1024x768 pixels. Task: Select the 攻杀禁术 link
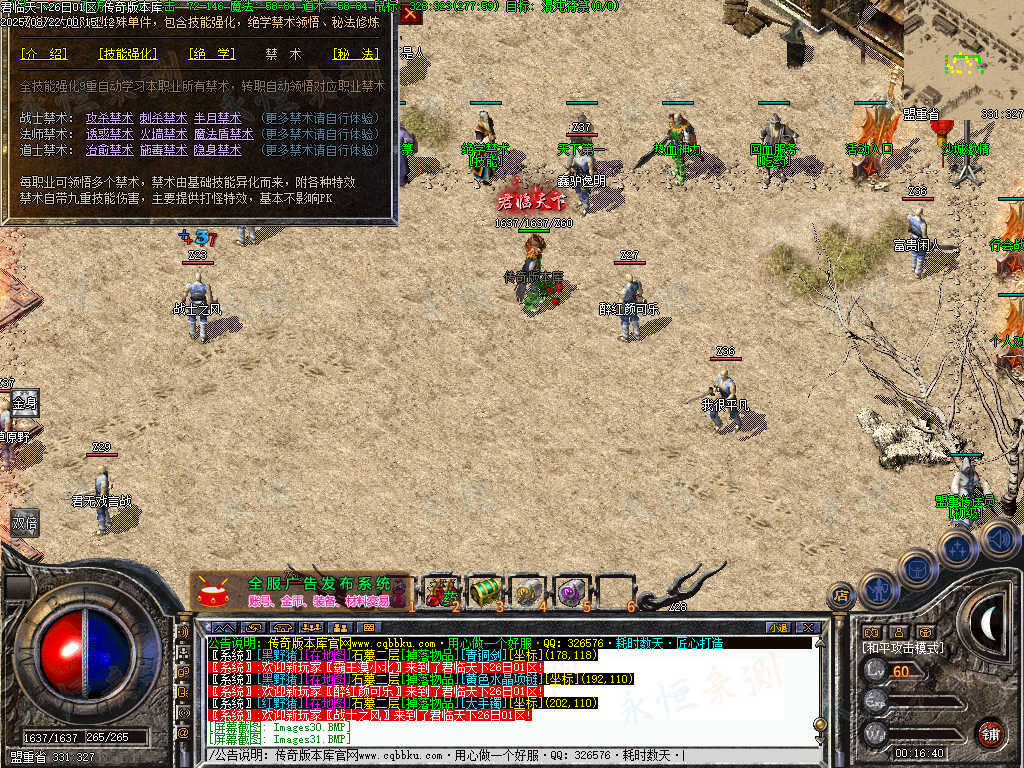click(x=109, y=118)
